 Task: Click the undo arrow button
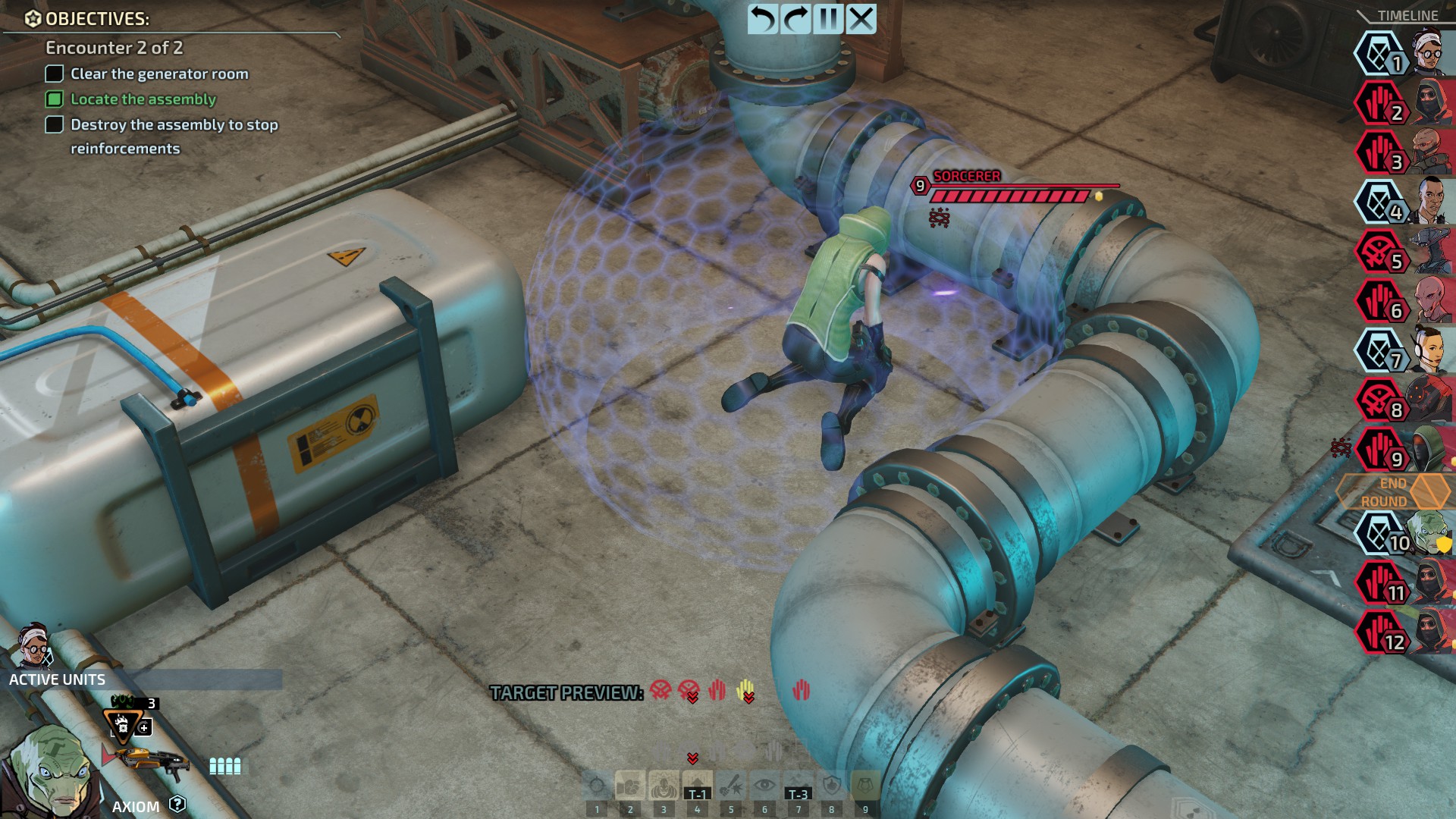(763, 19)
